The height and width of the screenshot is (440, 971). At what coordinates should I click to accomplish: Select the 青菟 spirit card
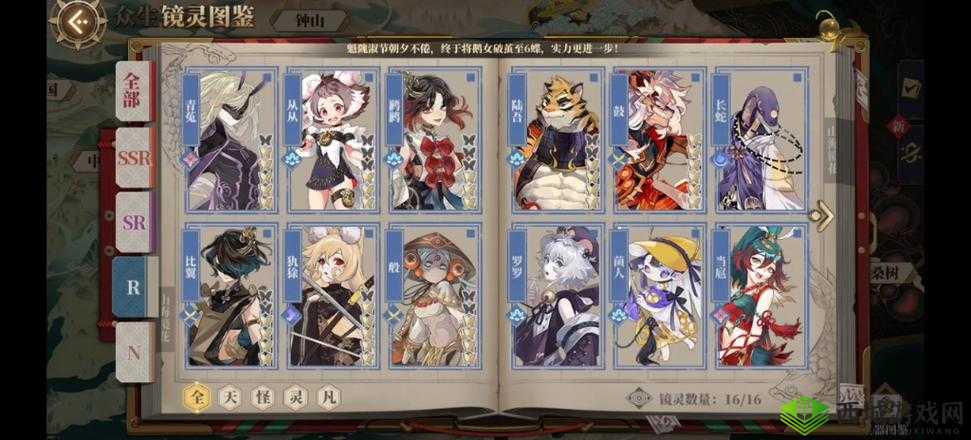click(x=228, y=138)
